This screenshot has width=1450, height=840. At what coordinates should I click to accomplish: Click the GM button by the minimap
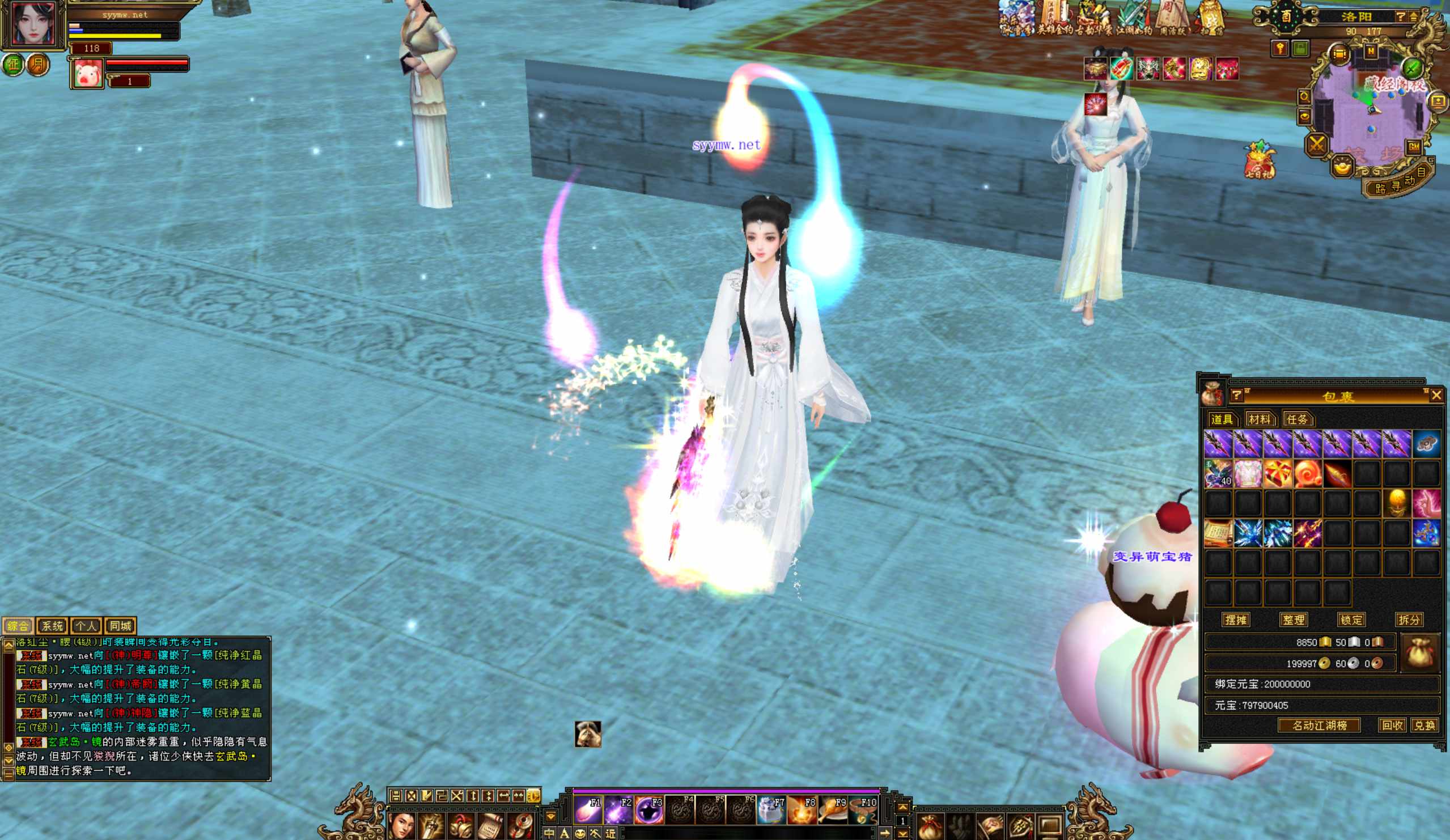point(1414,147)
